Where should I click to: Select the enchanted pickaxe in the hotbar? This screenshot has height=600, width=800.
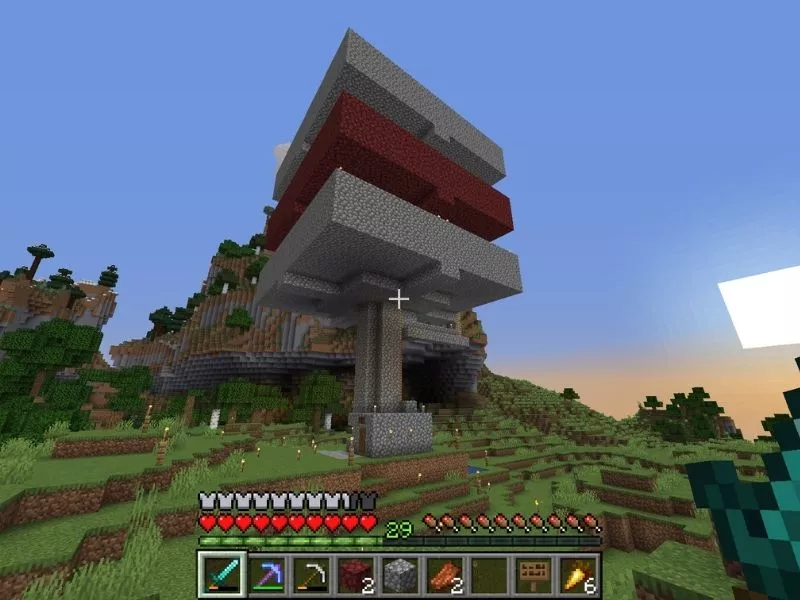[265, 575]
